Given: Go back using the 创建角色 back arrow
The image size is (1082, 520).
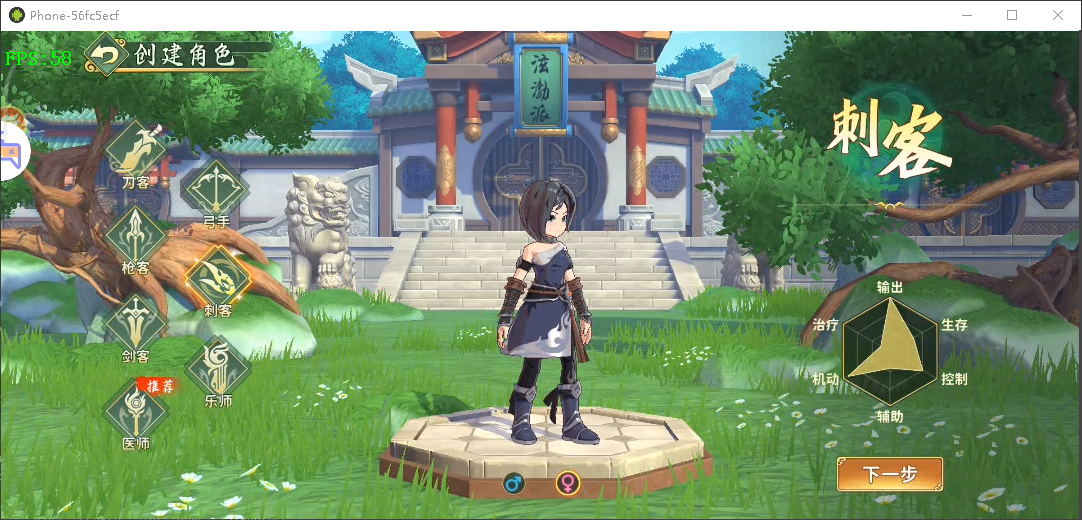Looking at the screenshot, I should [x=105, y=56].
